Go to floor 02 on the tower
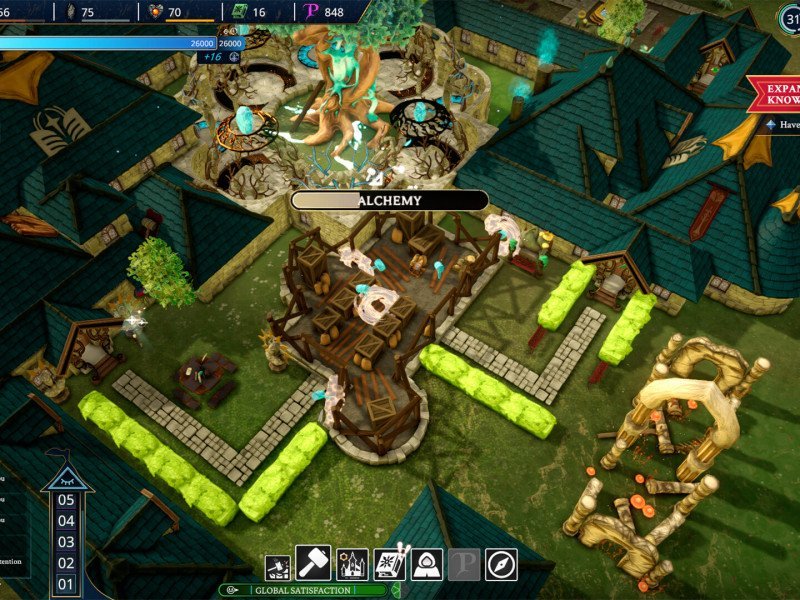Image resolution: width=800 pixels, height=600 pixels. (66, 563)
